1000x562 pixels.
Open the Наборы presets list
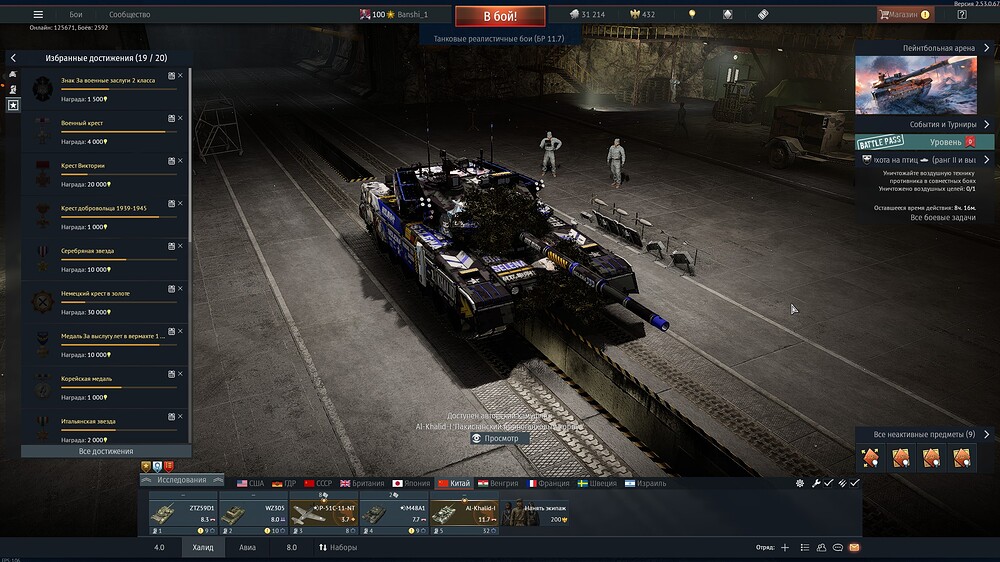coord(338,547)
